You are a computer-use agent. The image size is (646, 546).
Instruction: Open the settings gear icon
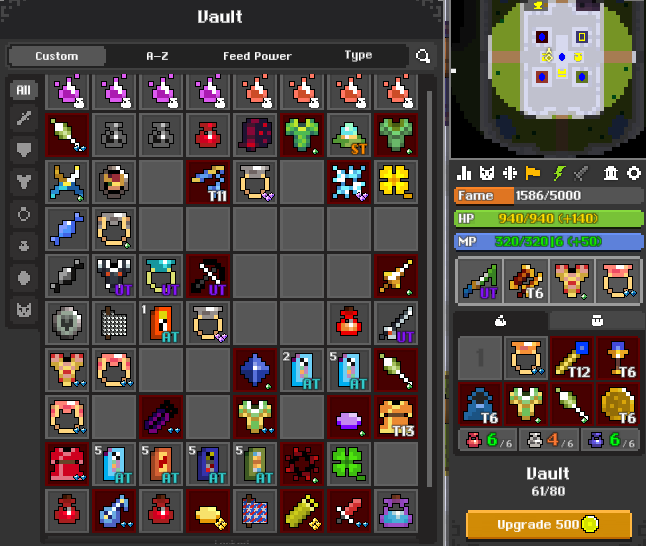[633, 173]
